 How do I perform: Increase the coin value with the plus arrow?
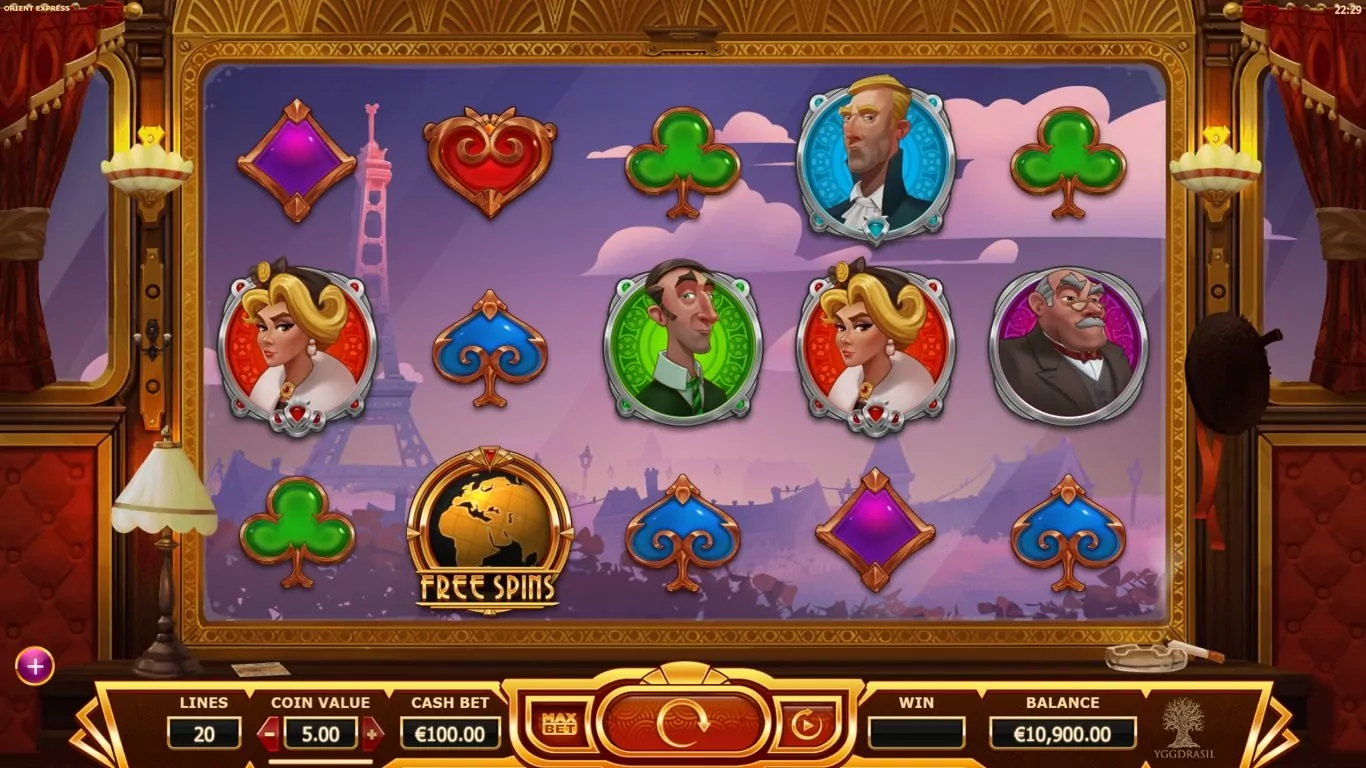tap(372, 734)
